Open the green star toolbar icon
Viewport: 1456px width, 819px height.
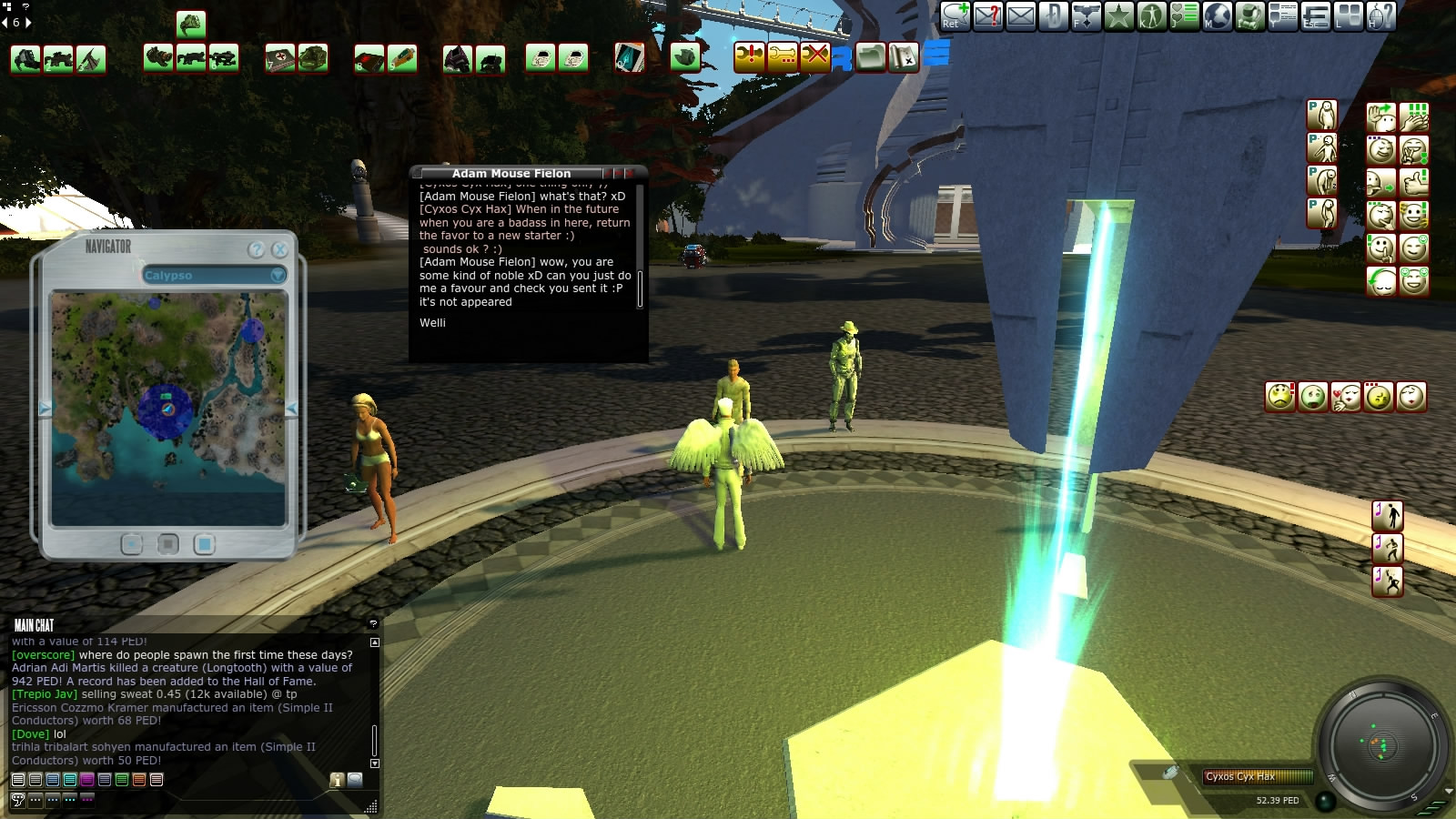1118,16
